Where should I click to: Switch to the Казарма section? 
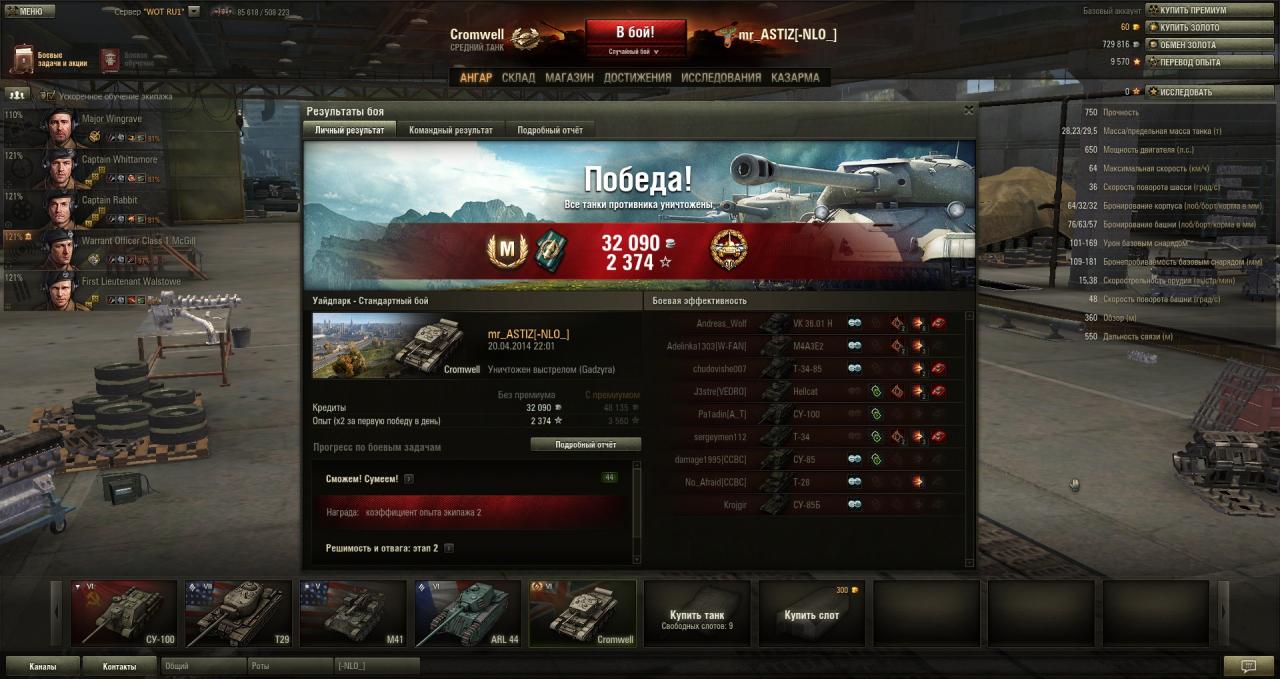[x=795, y=77]
